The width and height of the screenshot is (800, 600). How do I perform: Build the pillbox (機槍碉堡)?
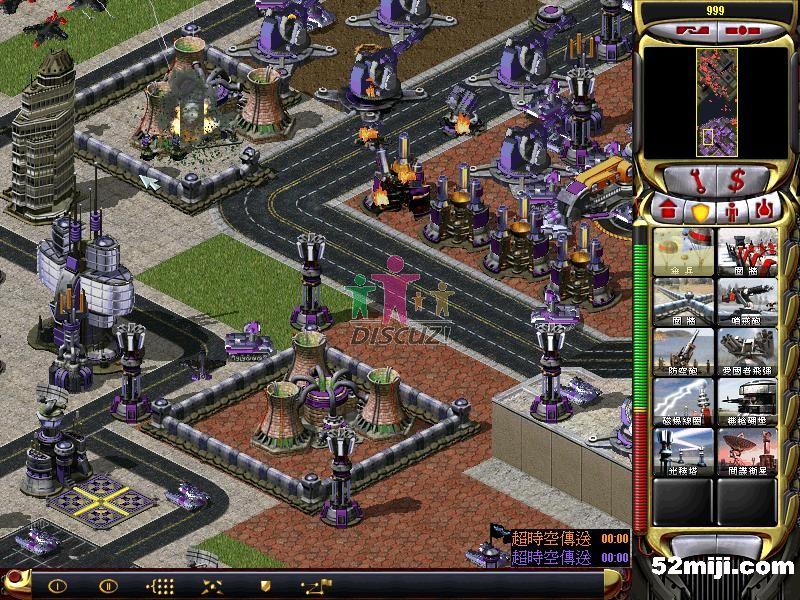746,401
